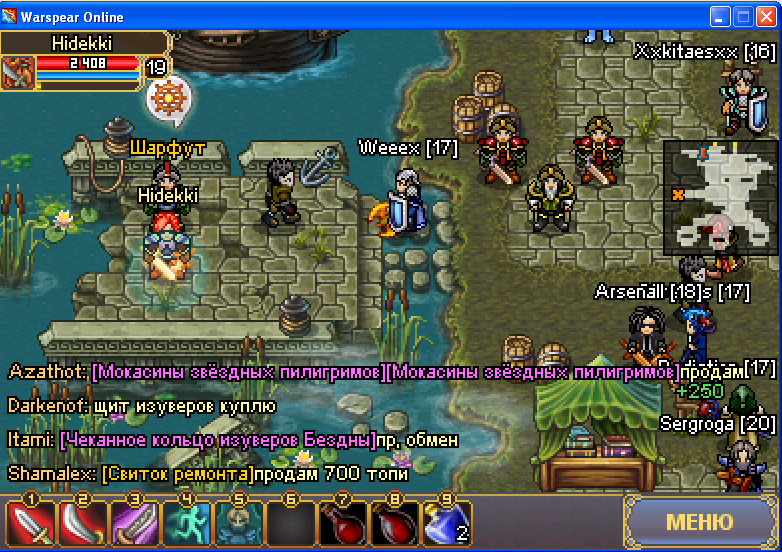Click Hidekki's character portrait icon
The height and width of the screenshot is (552, 782).
tap(17, 72)
